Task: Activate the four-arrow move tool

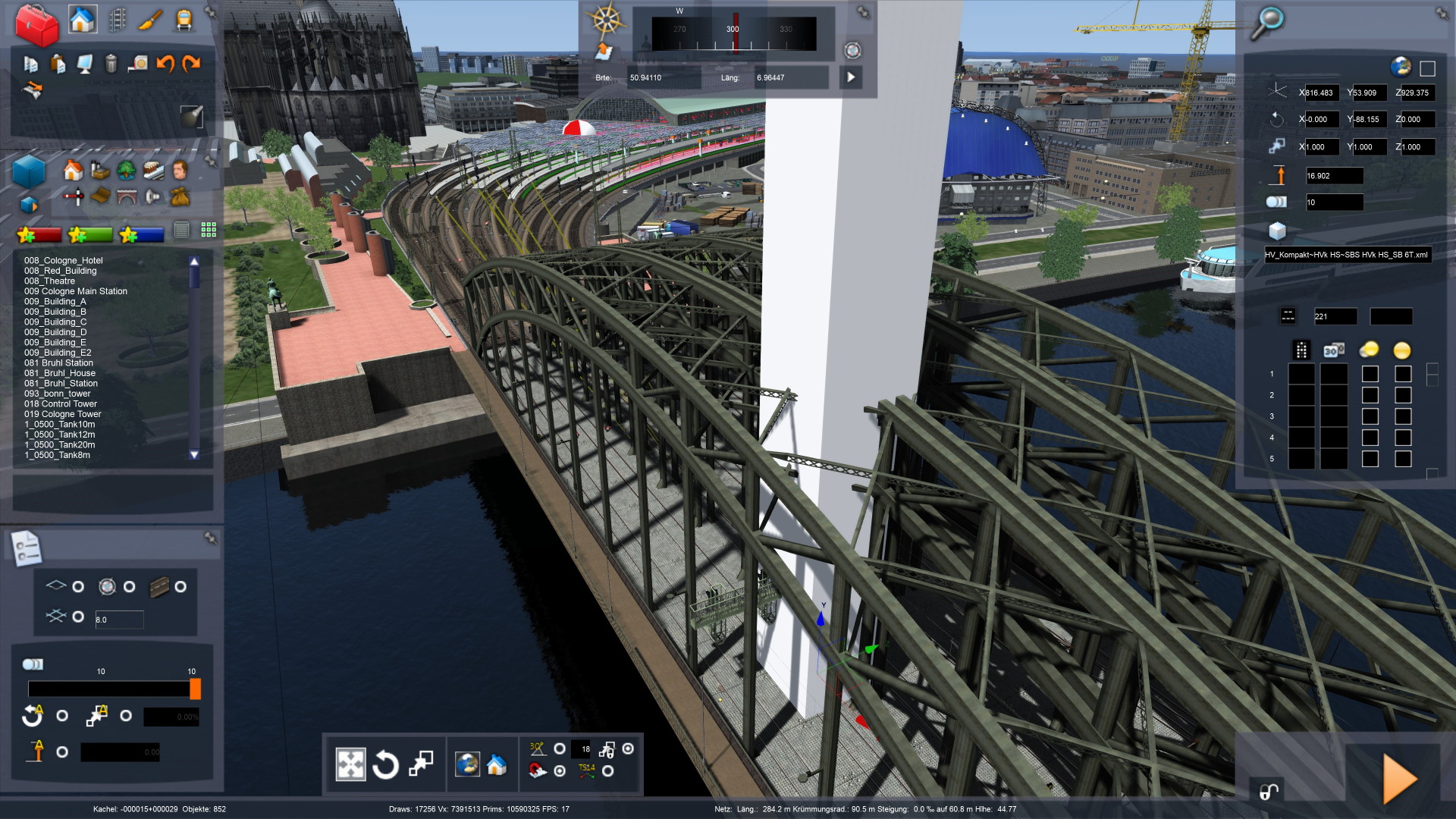Action: tap(350, 764)
